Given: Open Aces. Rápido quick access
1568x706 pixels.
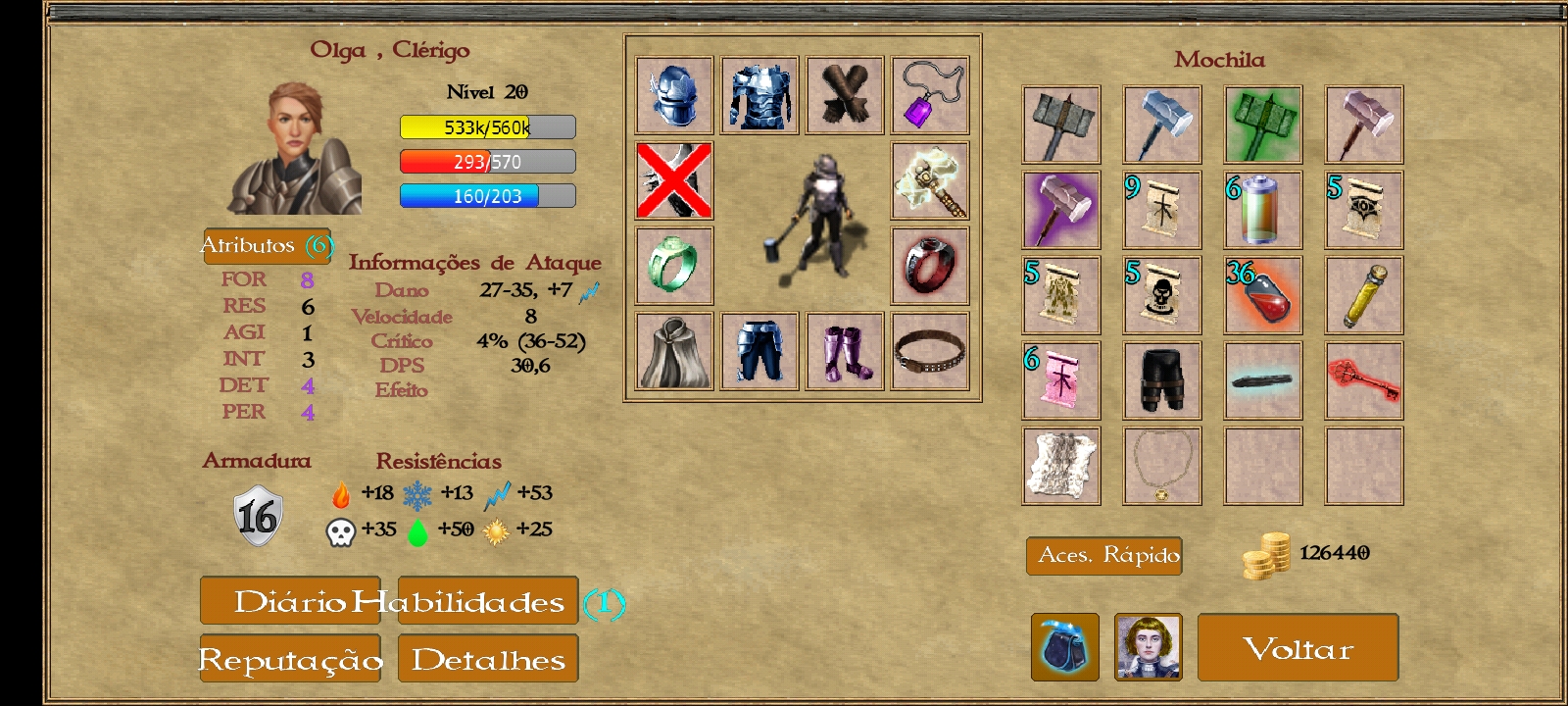Looking at the screenshot, I should tap(1104, 556).
